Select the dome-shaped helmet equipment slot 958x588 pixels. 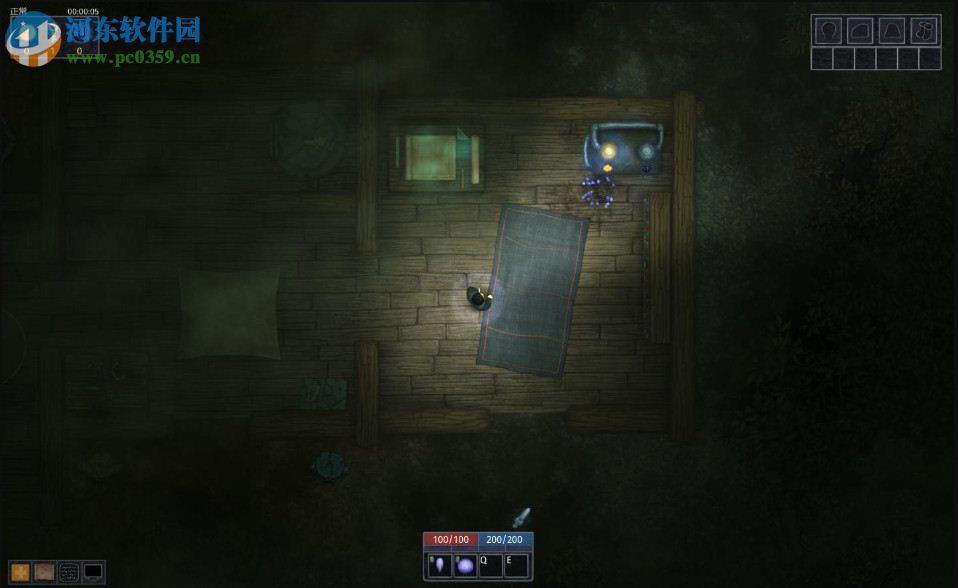[x=860, y=31]
